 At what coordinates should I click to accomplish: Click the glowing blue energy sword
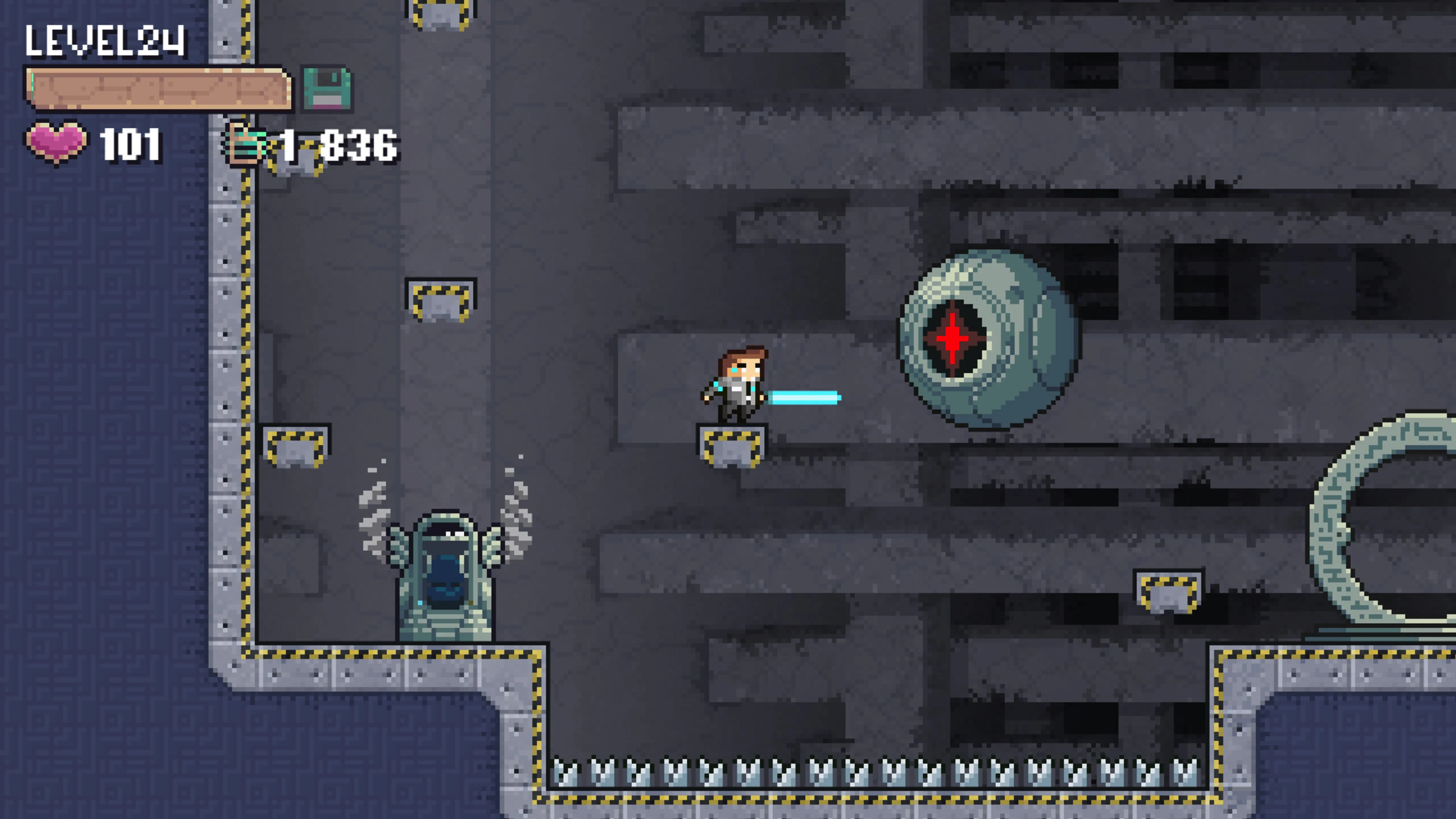(805, 397)
